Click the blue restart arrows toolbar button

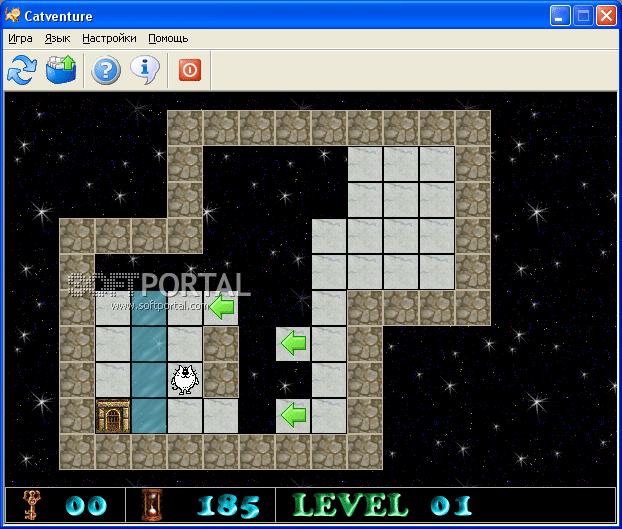pos(21,70)
